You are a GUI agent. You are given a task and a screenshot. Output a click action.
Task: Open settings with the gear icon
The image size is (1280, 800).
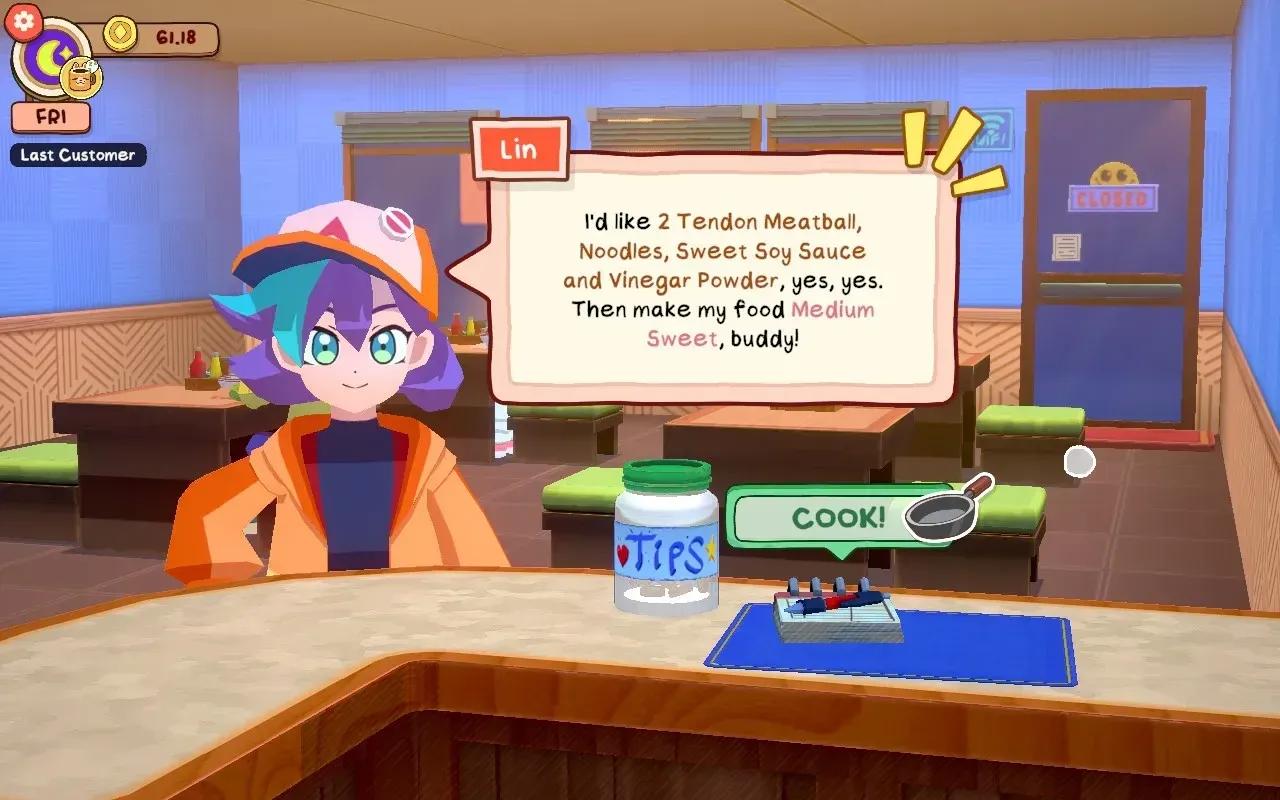point(24,20)
